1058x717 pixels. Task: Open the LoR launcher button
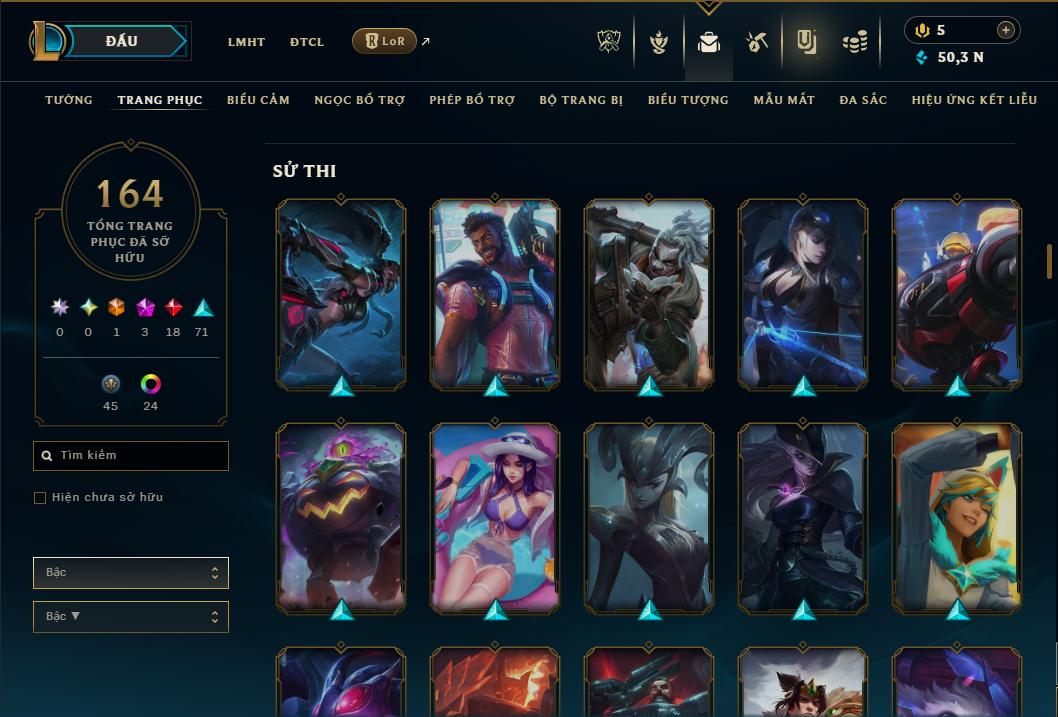coord(384,41)
